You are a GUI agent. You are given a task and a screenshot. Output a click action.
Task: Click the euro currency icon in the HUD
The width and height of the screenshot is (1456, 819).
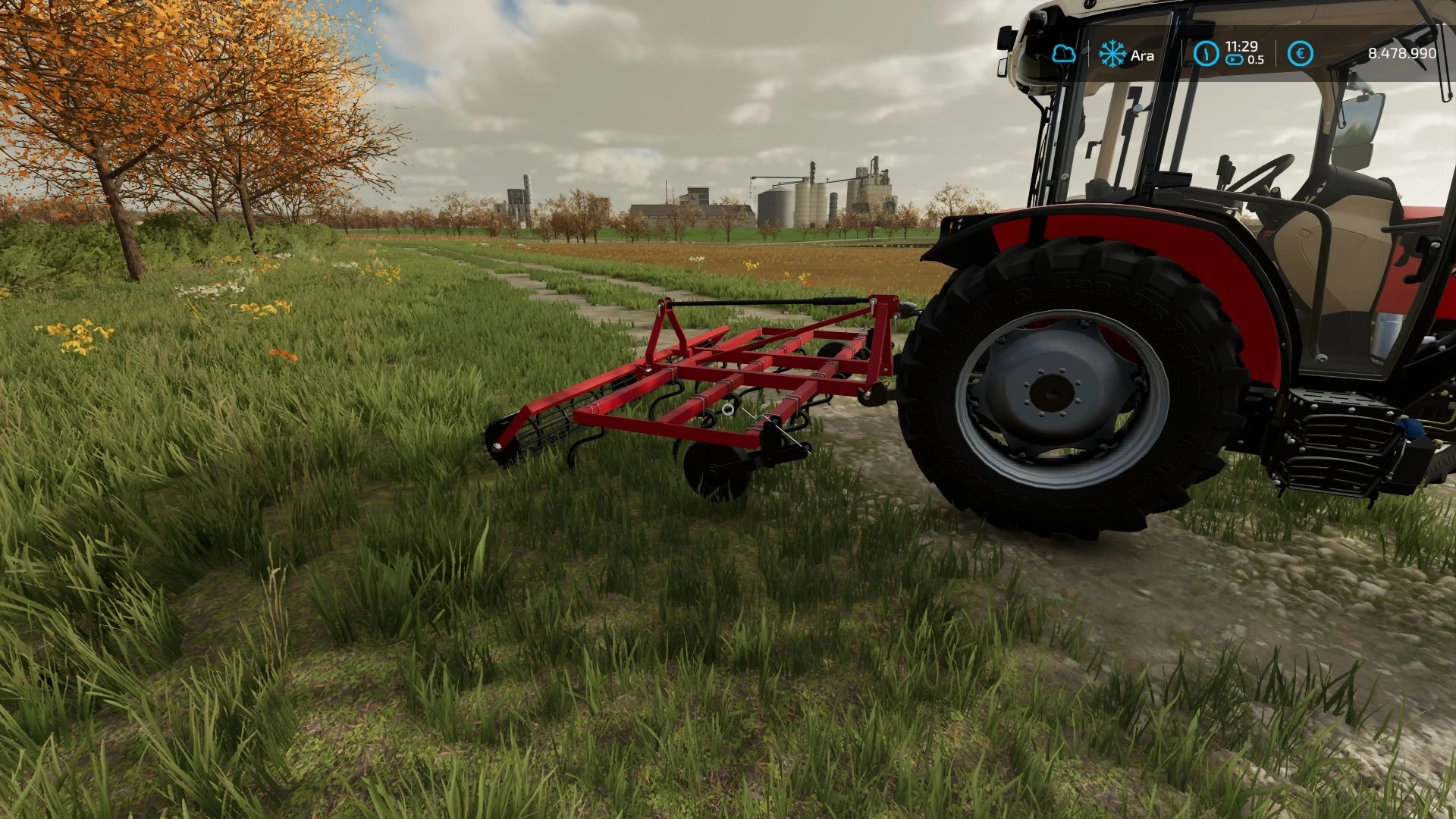(x=1300, y=52)
